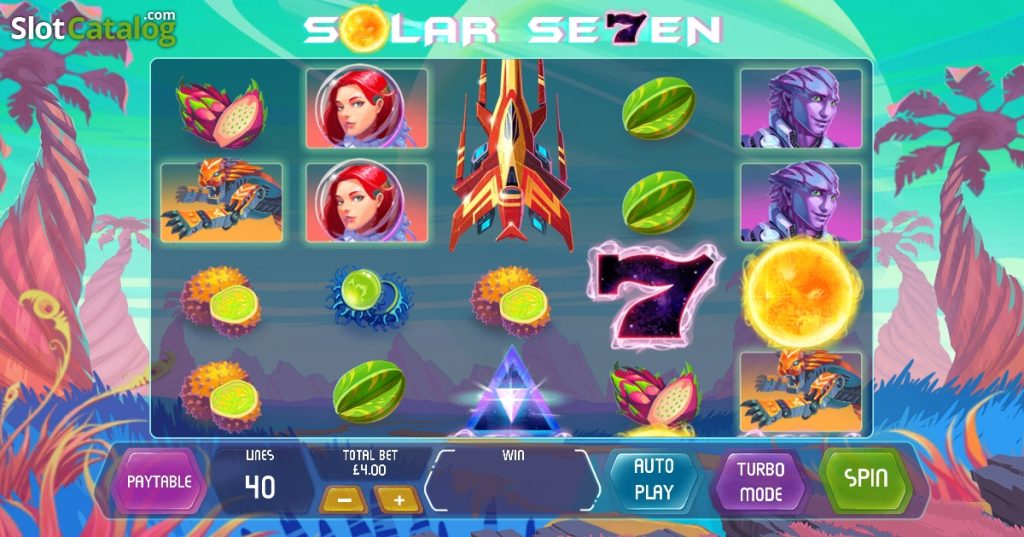Image resolution: width=1024 pixels, height=537 pixels.
Task: Increase total bet with plus button
Action: click(x=398, y=499)
